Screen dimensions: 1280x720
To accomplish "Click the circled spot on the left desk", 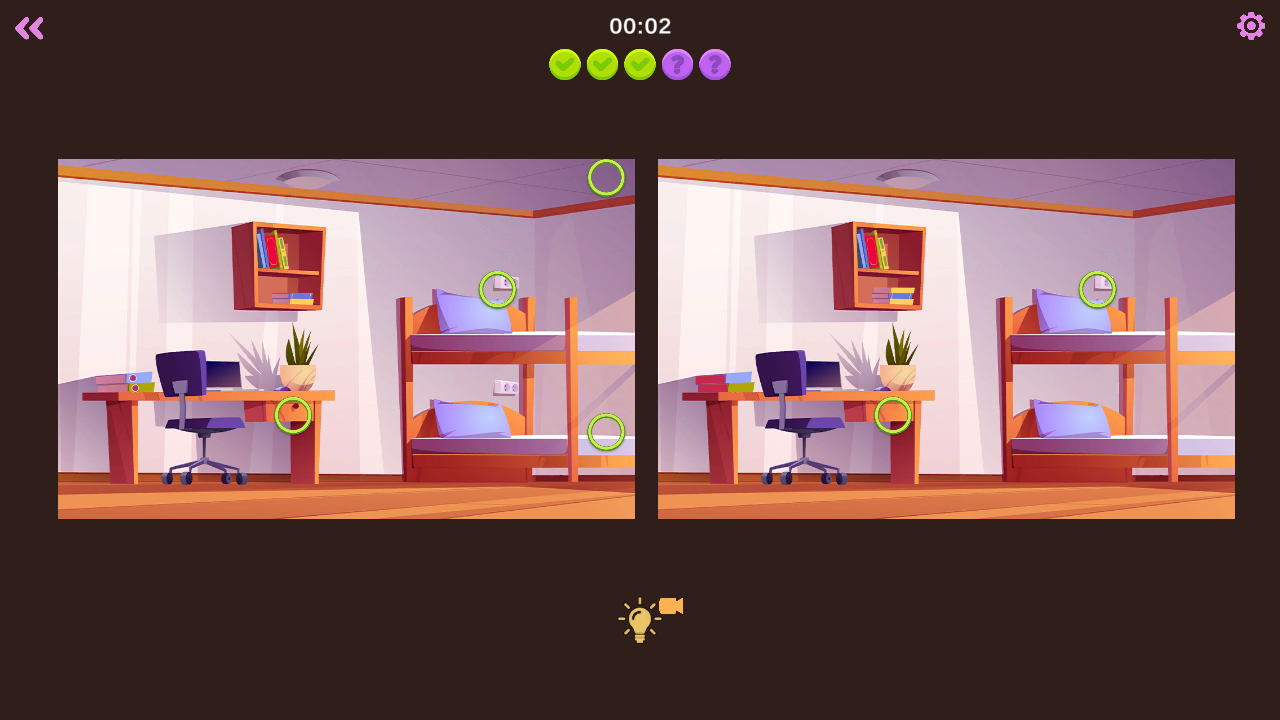I will click(293, 415).
